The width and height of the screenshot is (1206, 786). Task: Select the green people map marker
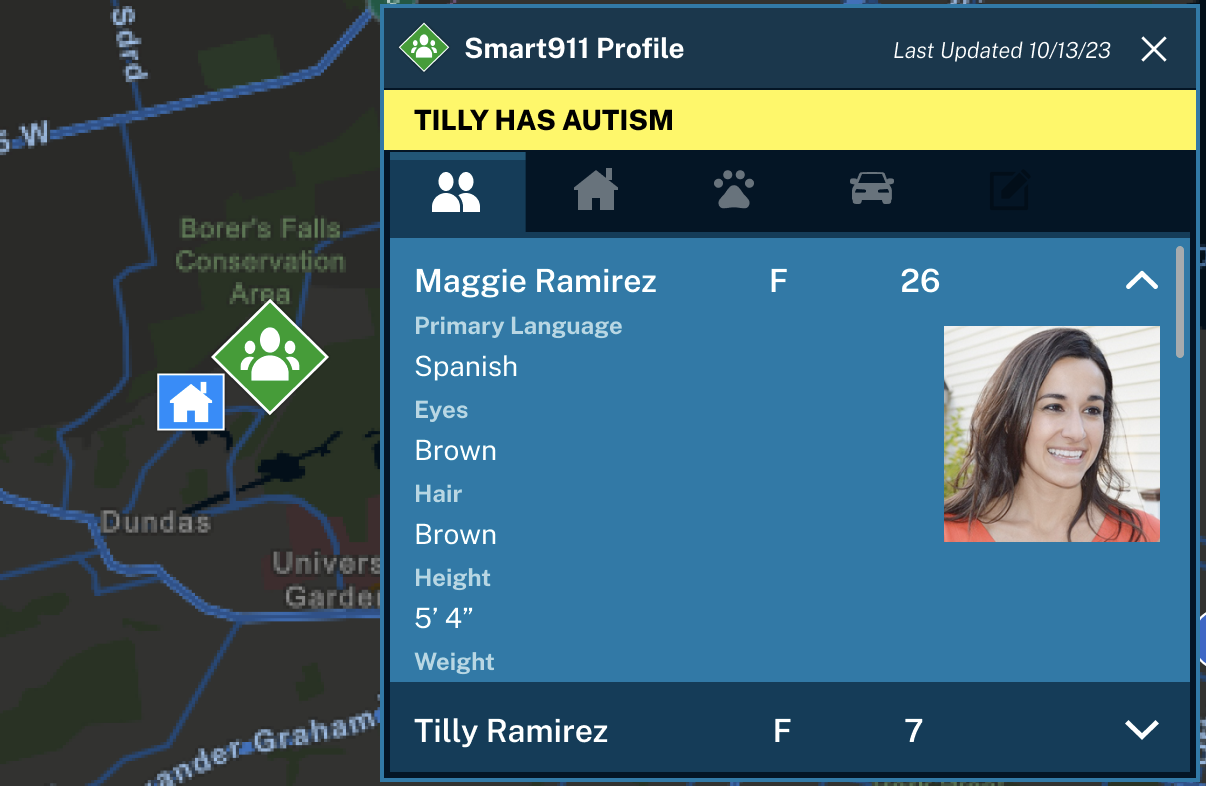coord(270,357)
